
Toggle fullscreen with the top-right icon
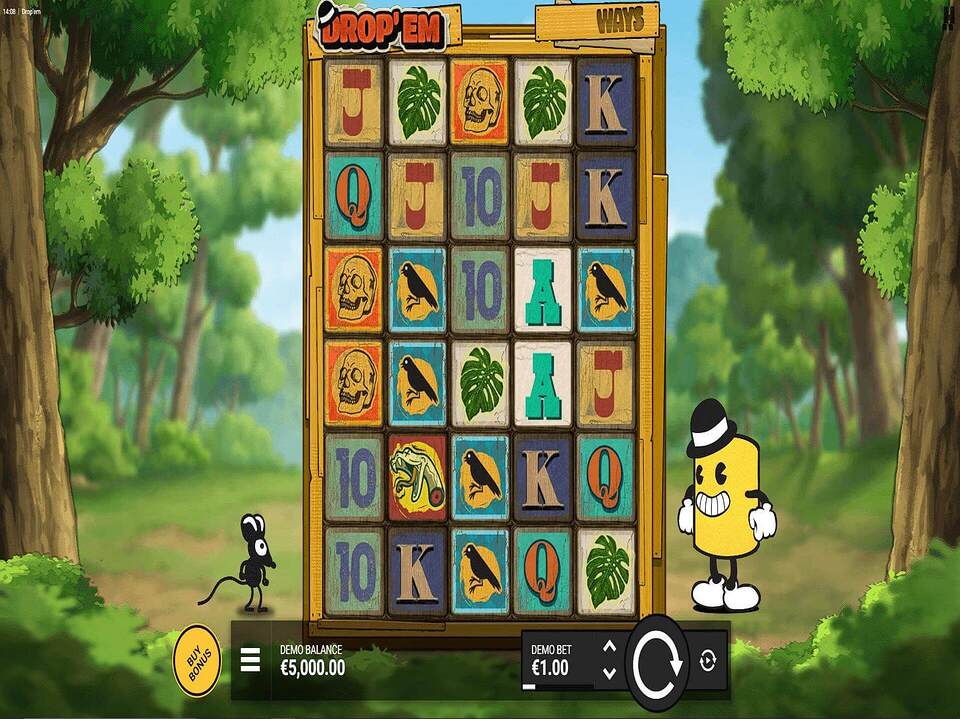point(947,15)
